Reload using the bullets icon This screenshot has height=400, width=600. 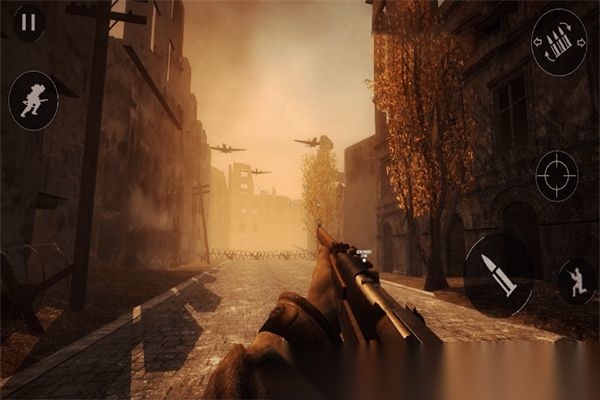[x=559, y=43]
